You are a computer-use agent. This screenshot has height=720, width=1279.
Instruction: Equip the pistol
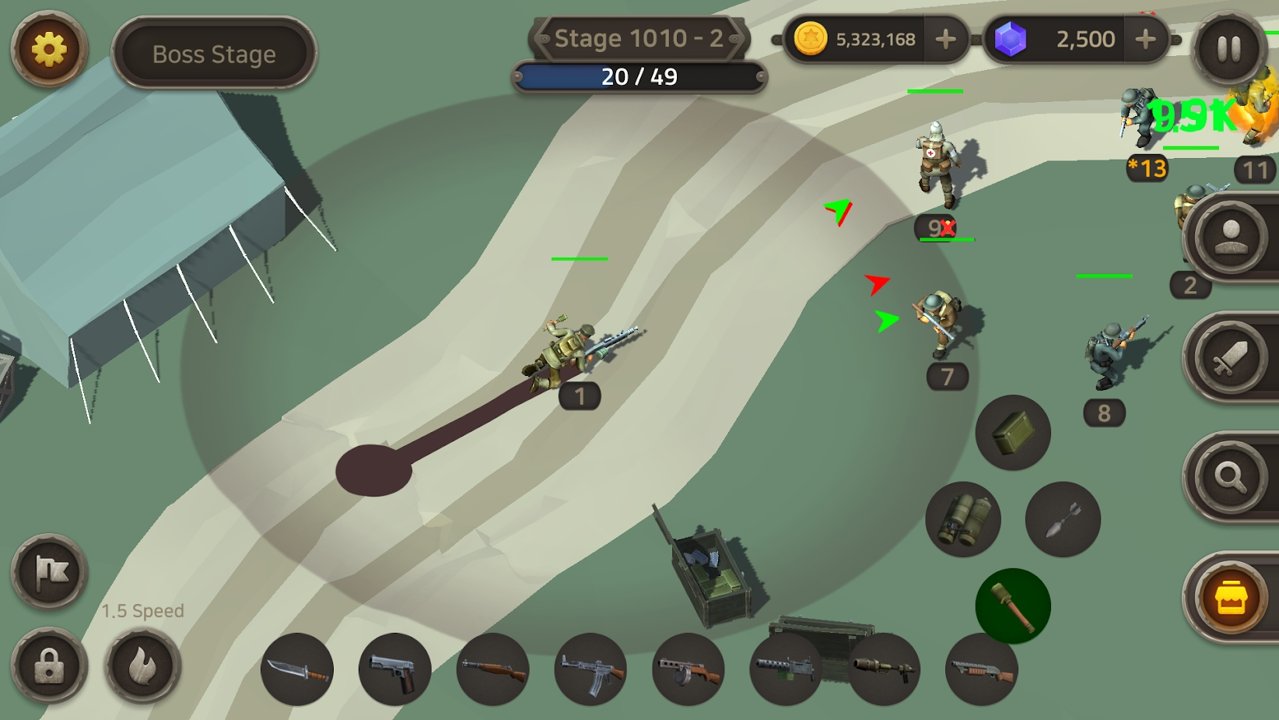(395, 669)
